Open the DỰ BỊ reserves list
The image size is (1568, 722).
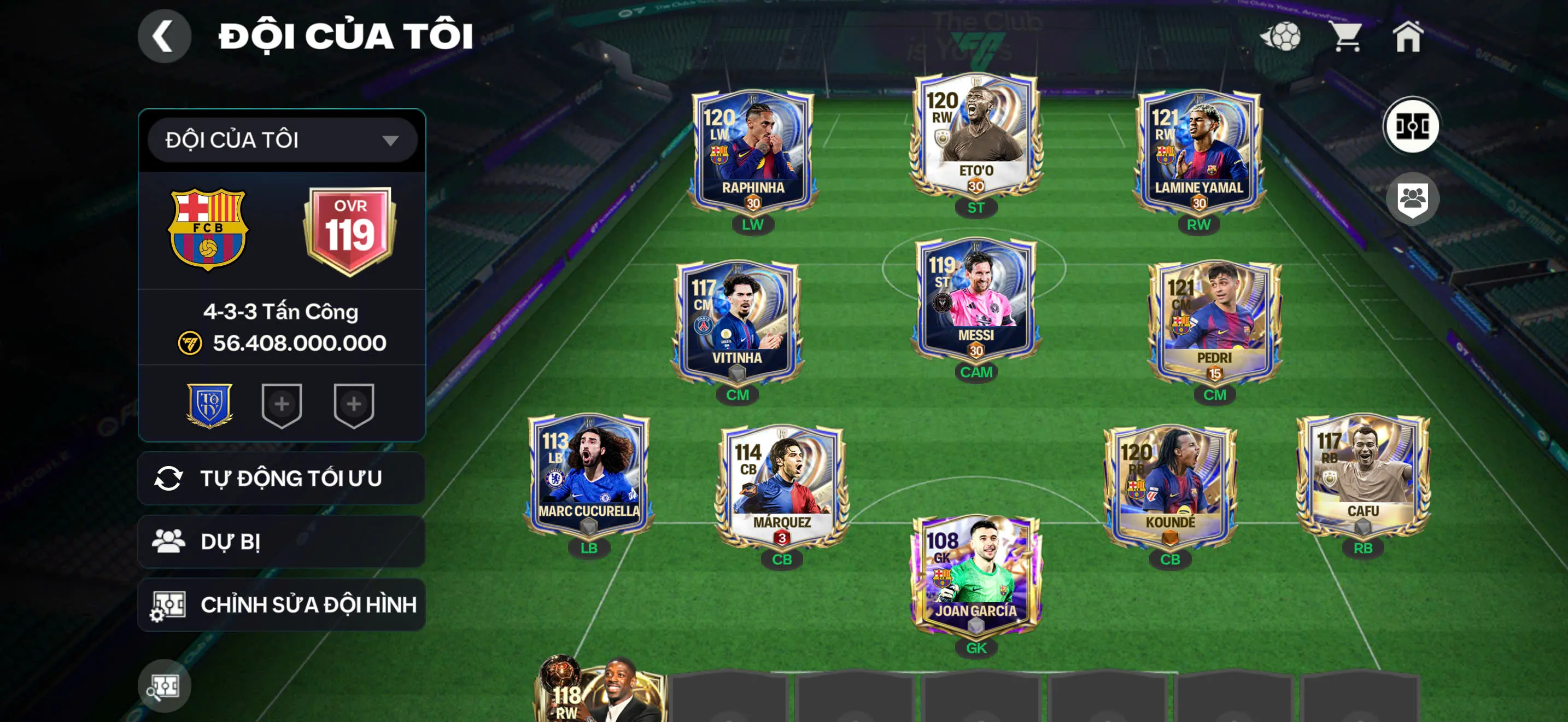tap(282, 542)
